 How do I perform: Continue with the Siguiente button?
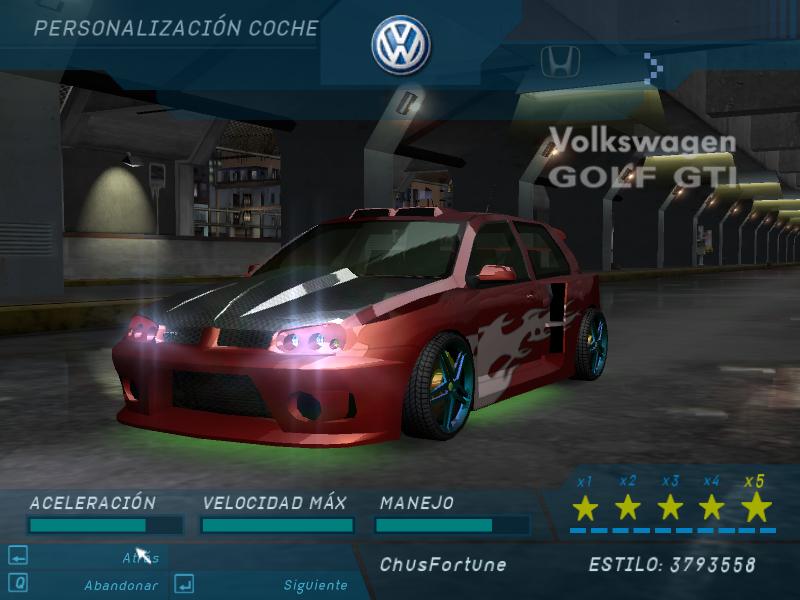tap(315, 585)
